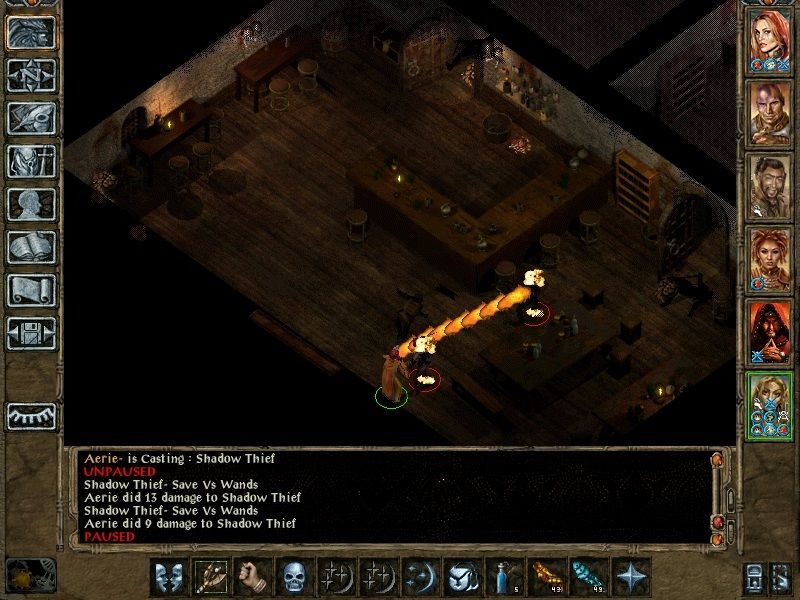800x600 pixels.
Task: Open the mage spellbook button
Action: (x=31, y=247)
